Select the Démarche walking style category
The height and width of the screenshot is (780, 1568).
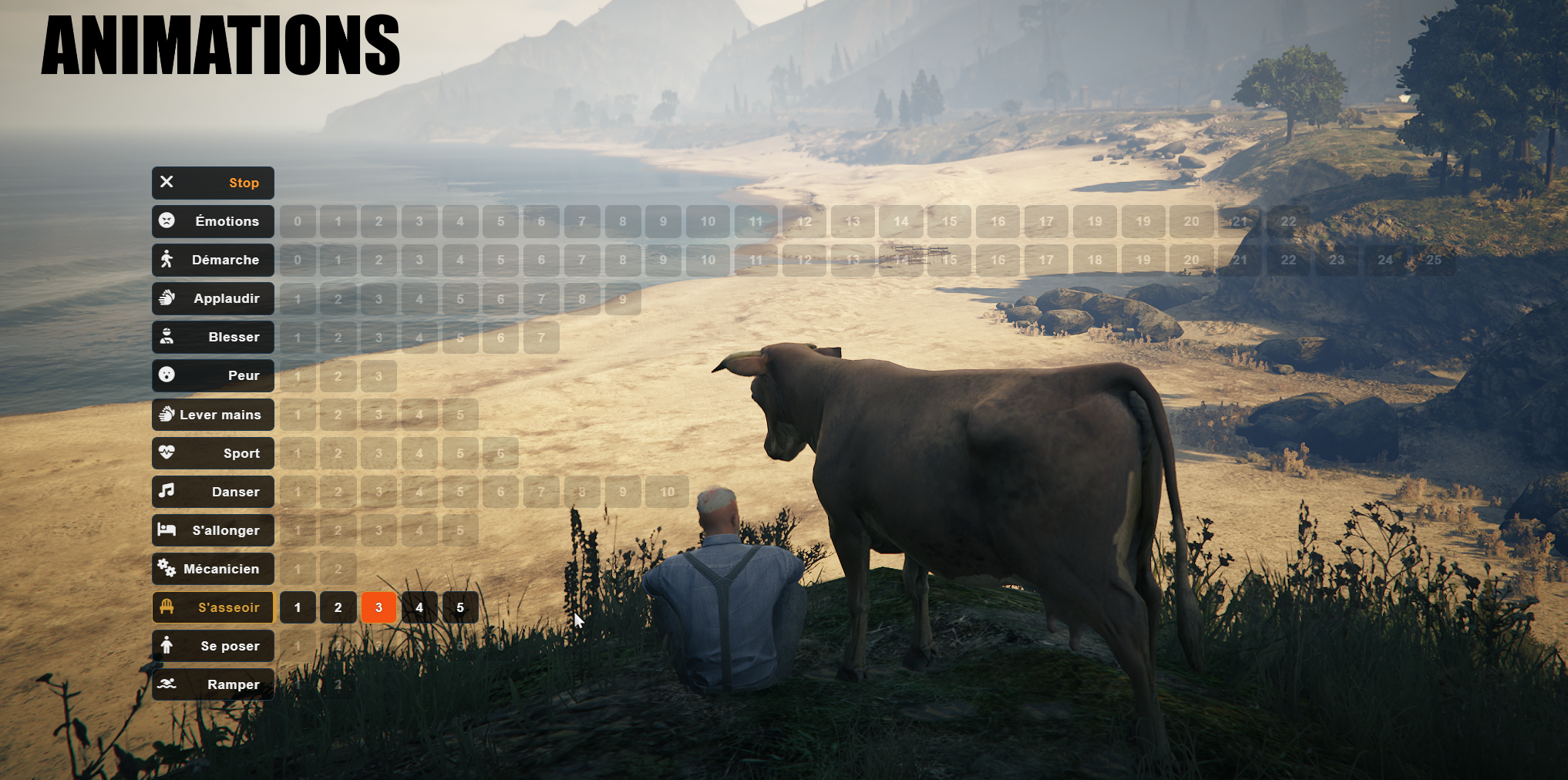213,260
